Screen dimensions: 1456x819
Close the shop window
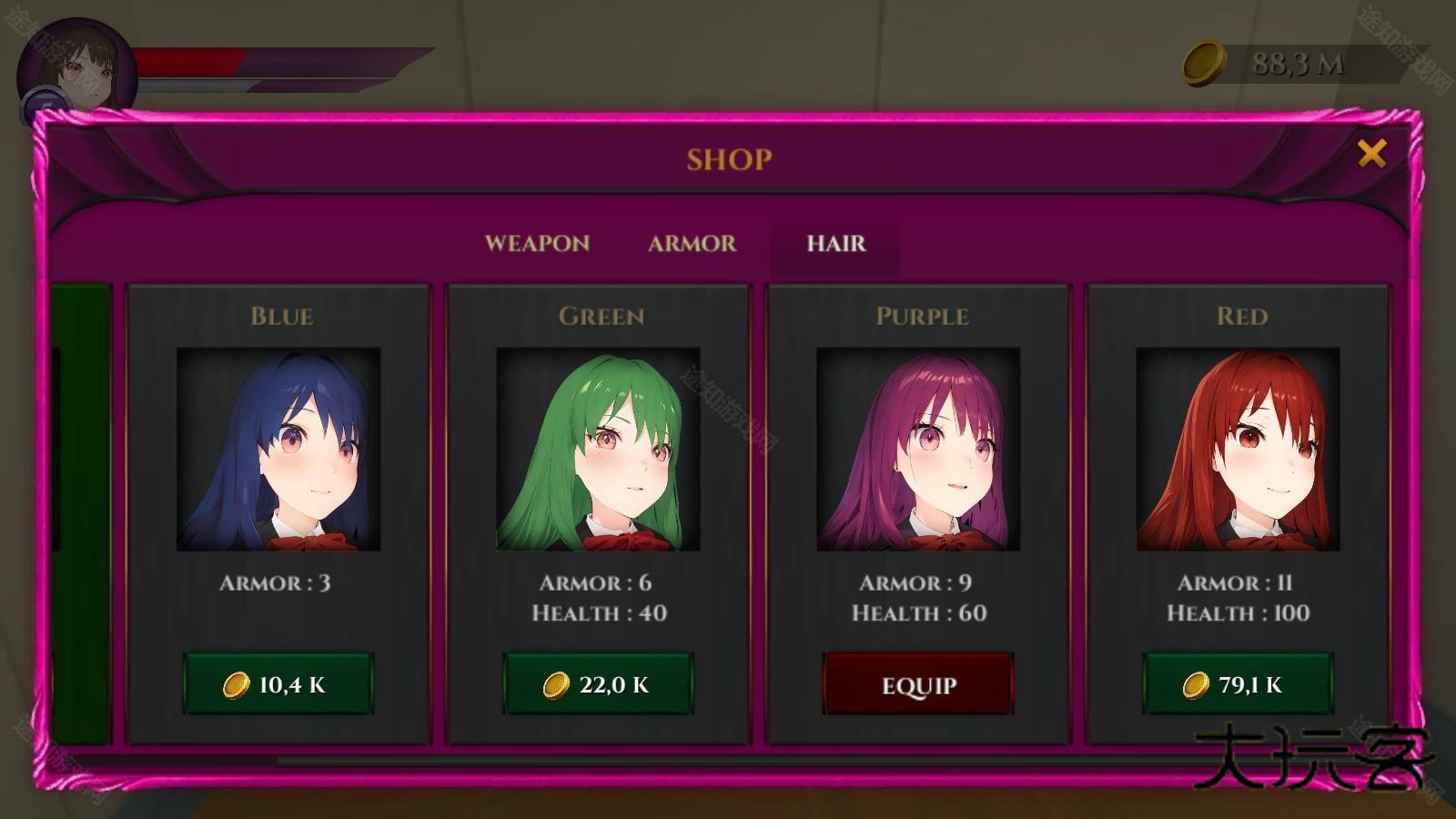1371,154
